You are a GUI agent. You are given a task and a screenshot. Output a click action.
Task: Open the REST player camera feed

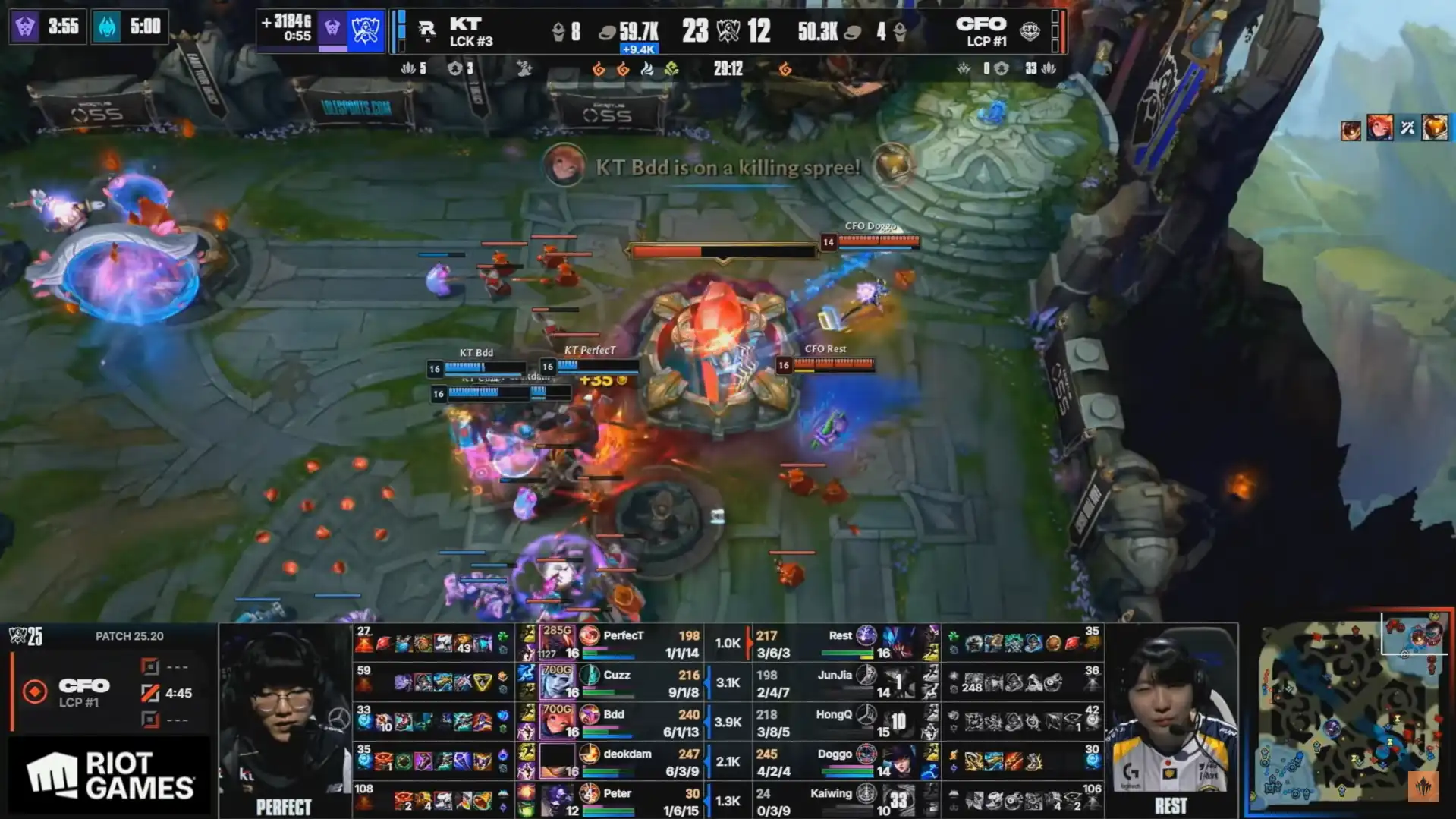tap(1171, 720)
